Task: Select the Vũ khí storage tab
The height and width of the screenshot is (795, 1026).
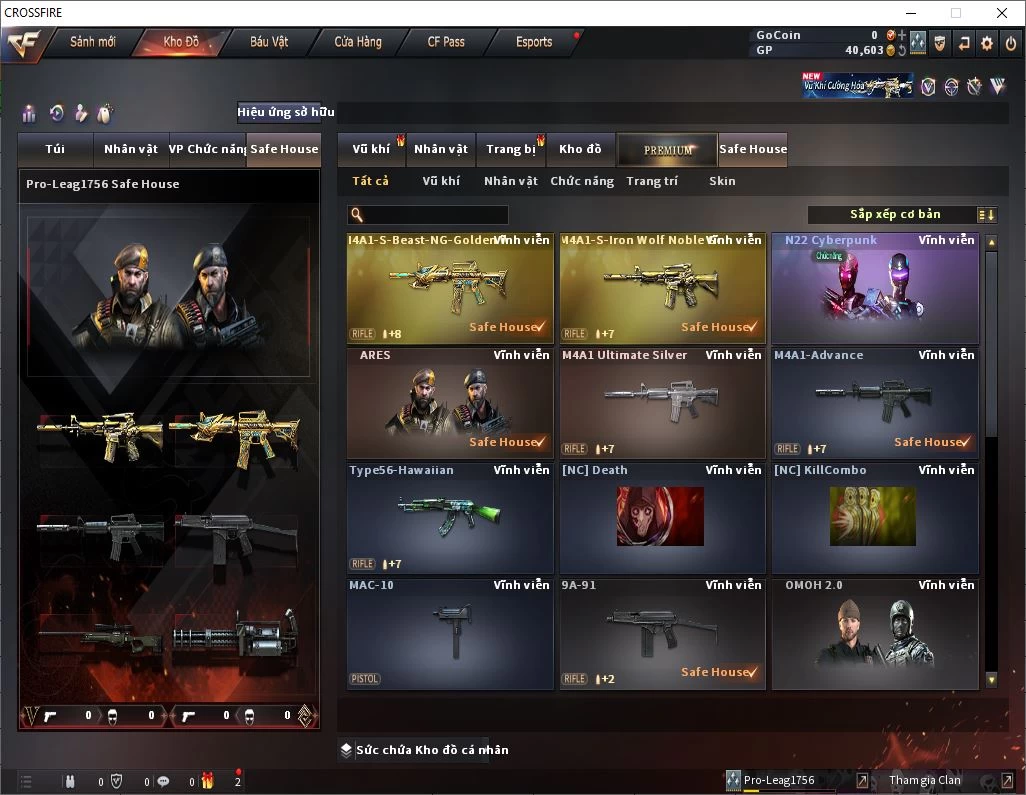Action: 371,149
